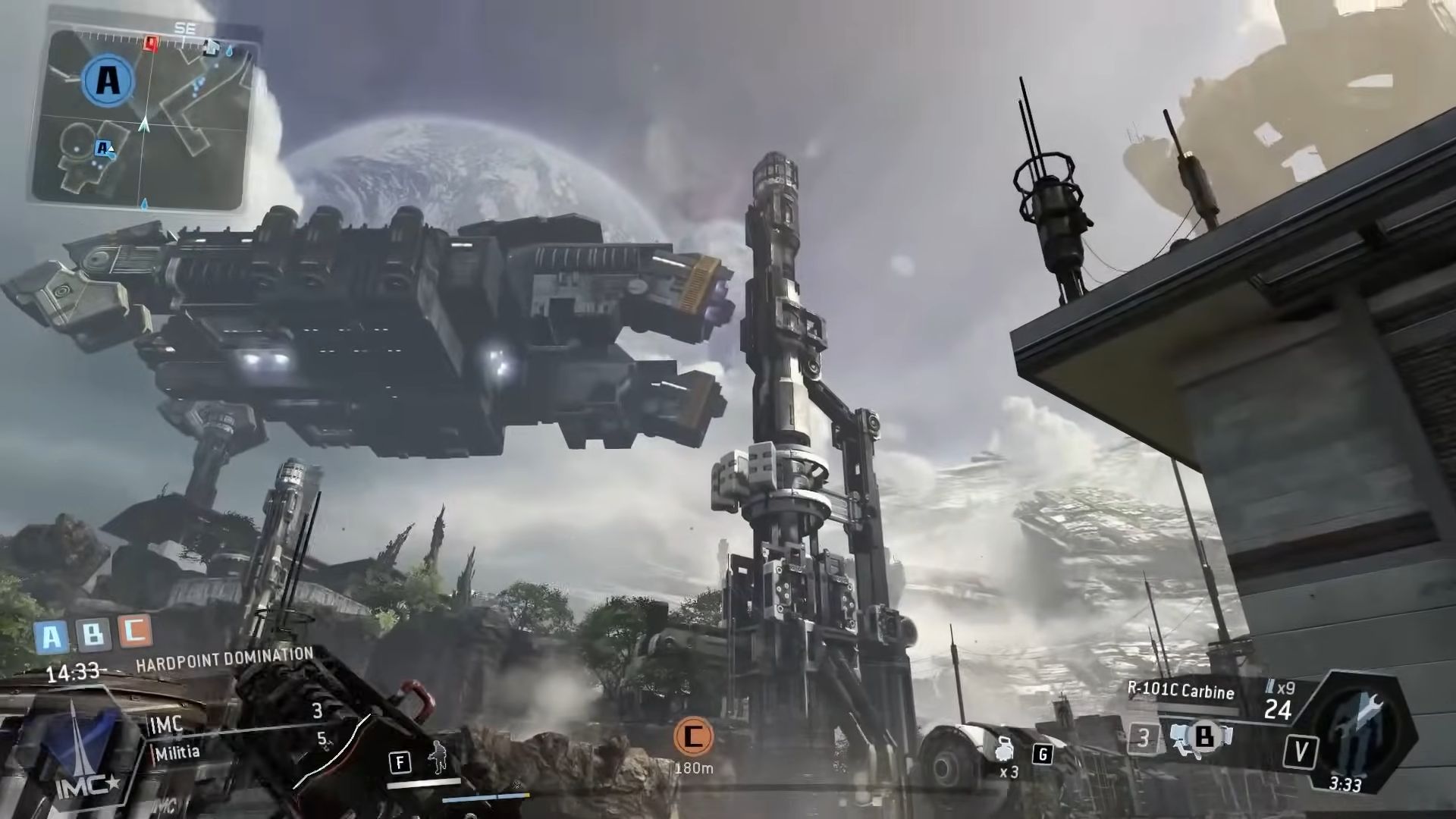The height and width of the screenshot is (819, 1456).
Task: Click the orange C objective waypoint marker
Action: 693,736
